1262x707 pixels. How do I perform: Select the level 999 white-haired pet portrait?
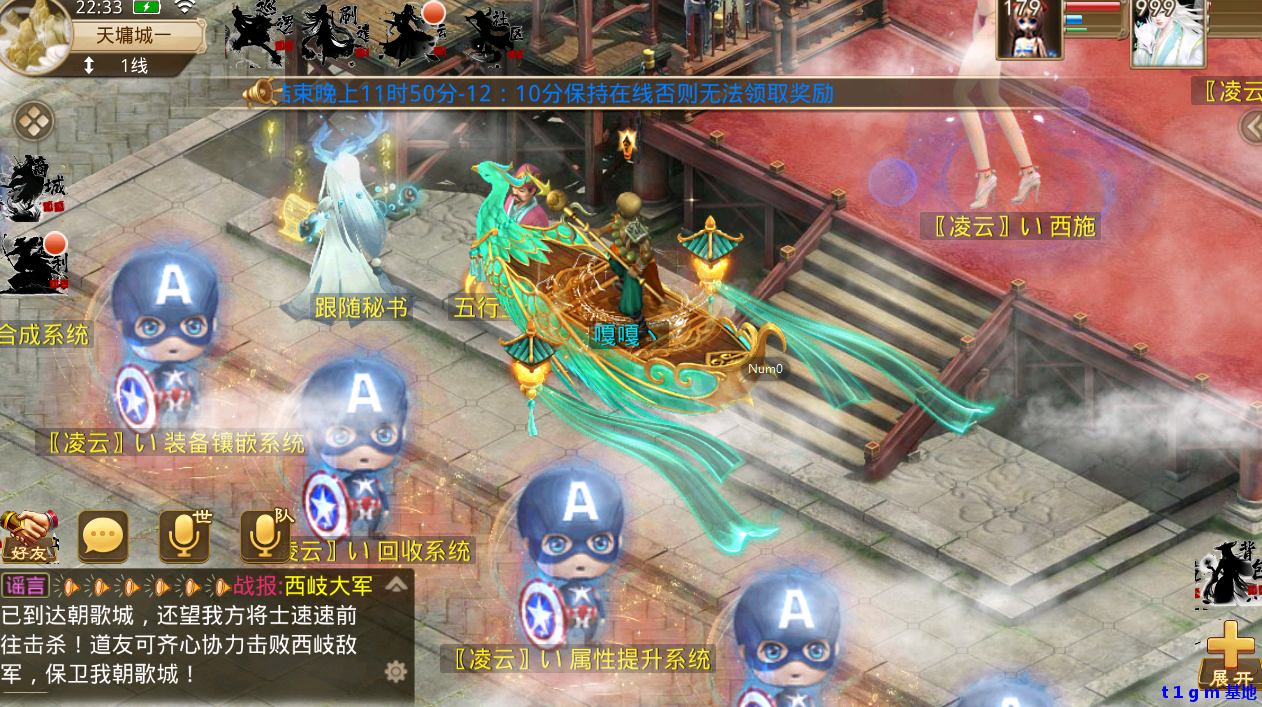click(1166, 32)
